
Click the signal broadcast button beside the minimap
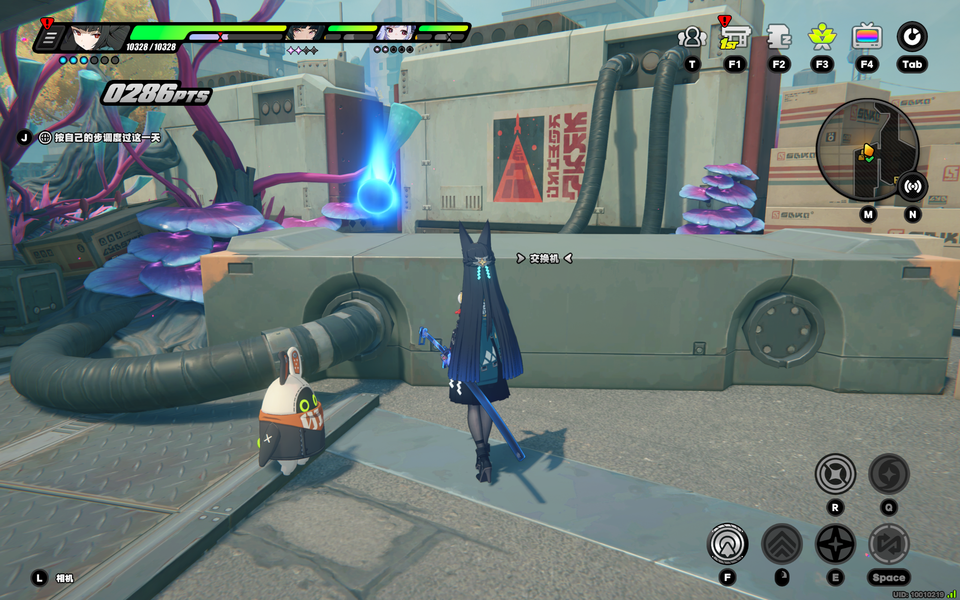[x=912, y=185]
